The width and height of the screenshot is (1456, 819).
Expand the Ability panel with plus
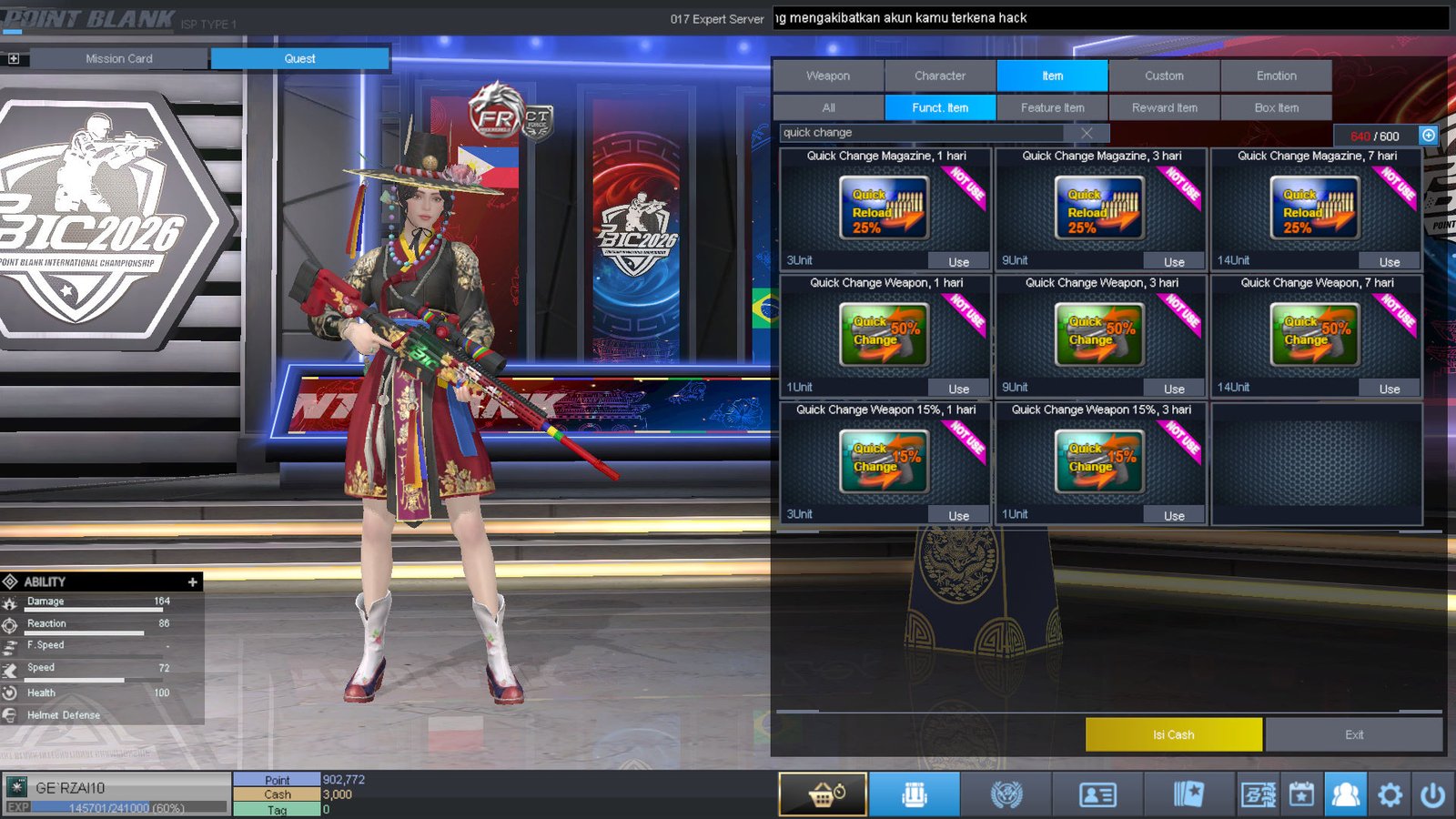(x=192, y=581)
